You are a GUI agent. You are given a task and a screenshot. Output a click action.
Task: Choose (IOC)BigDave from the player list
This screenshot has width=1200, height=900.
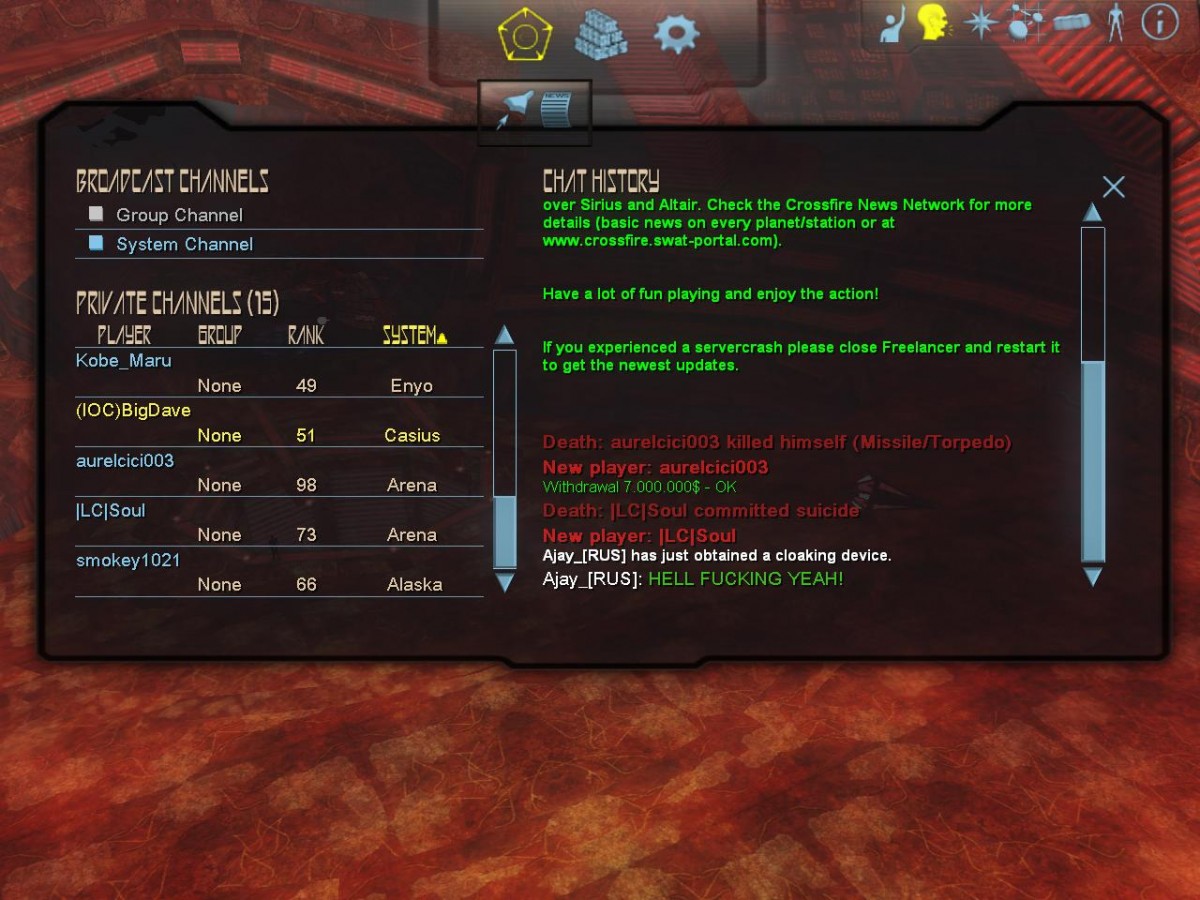coord(133,411)
